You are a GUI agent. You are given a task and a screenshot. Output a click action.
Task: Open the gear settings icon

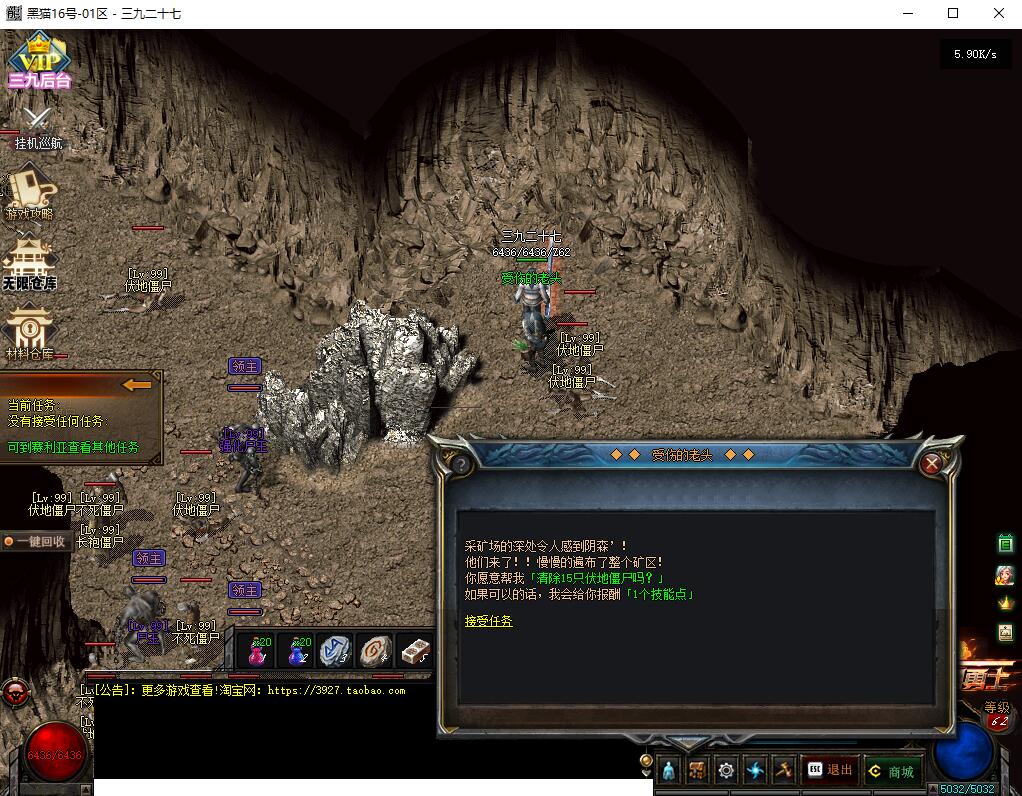(x=726, y=770)
